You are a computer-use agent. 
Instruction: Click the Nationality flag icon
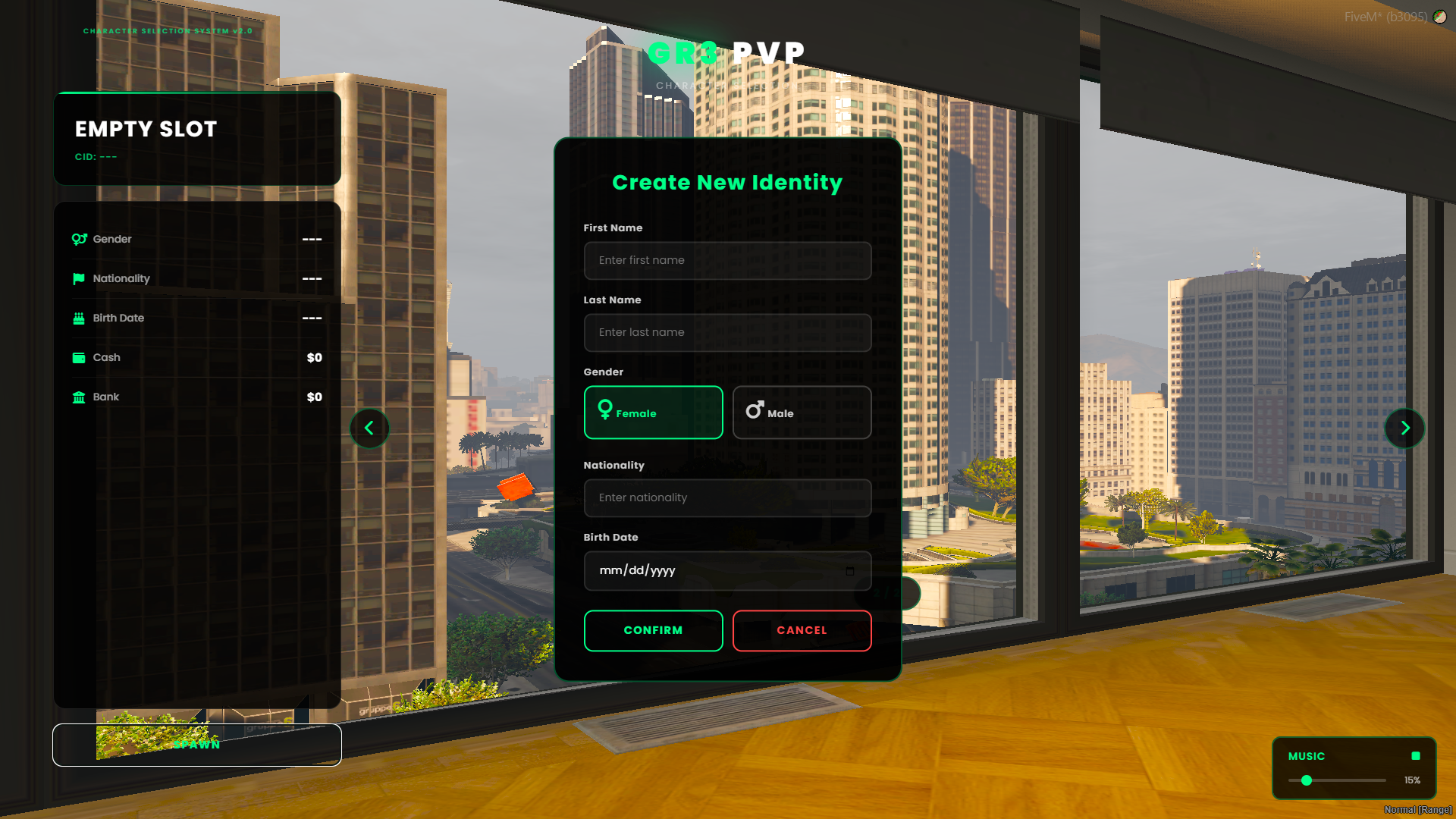(x=79, y=278)
